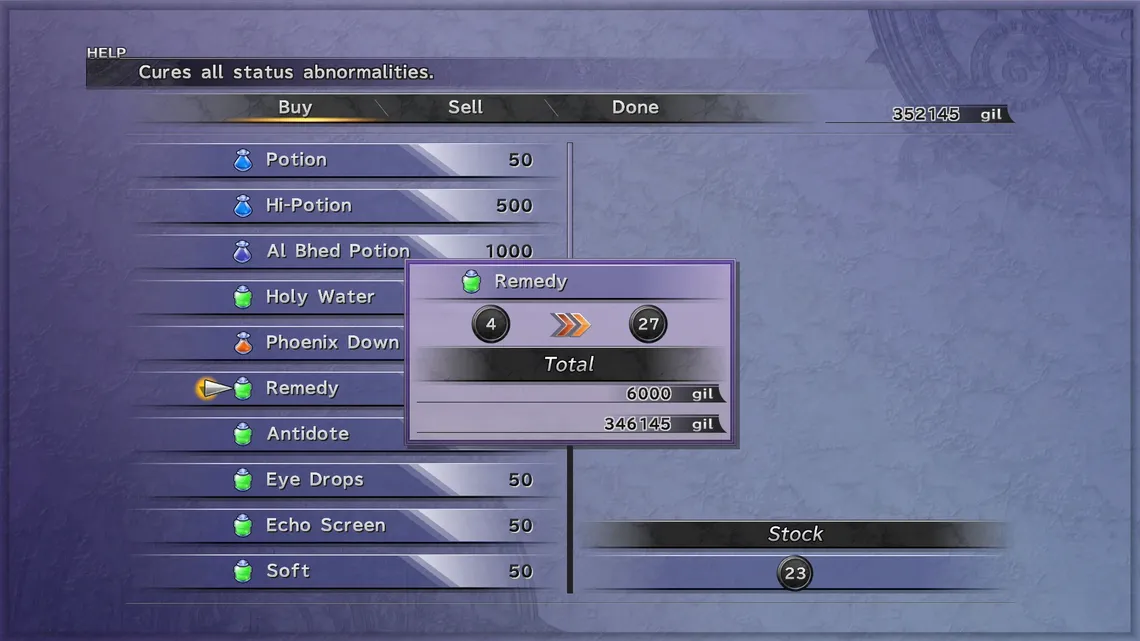Screen dimensions: 1140x641
Task: Open the Sell tab
Action: [x=465, y=108]
